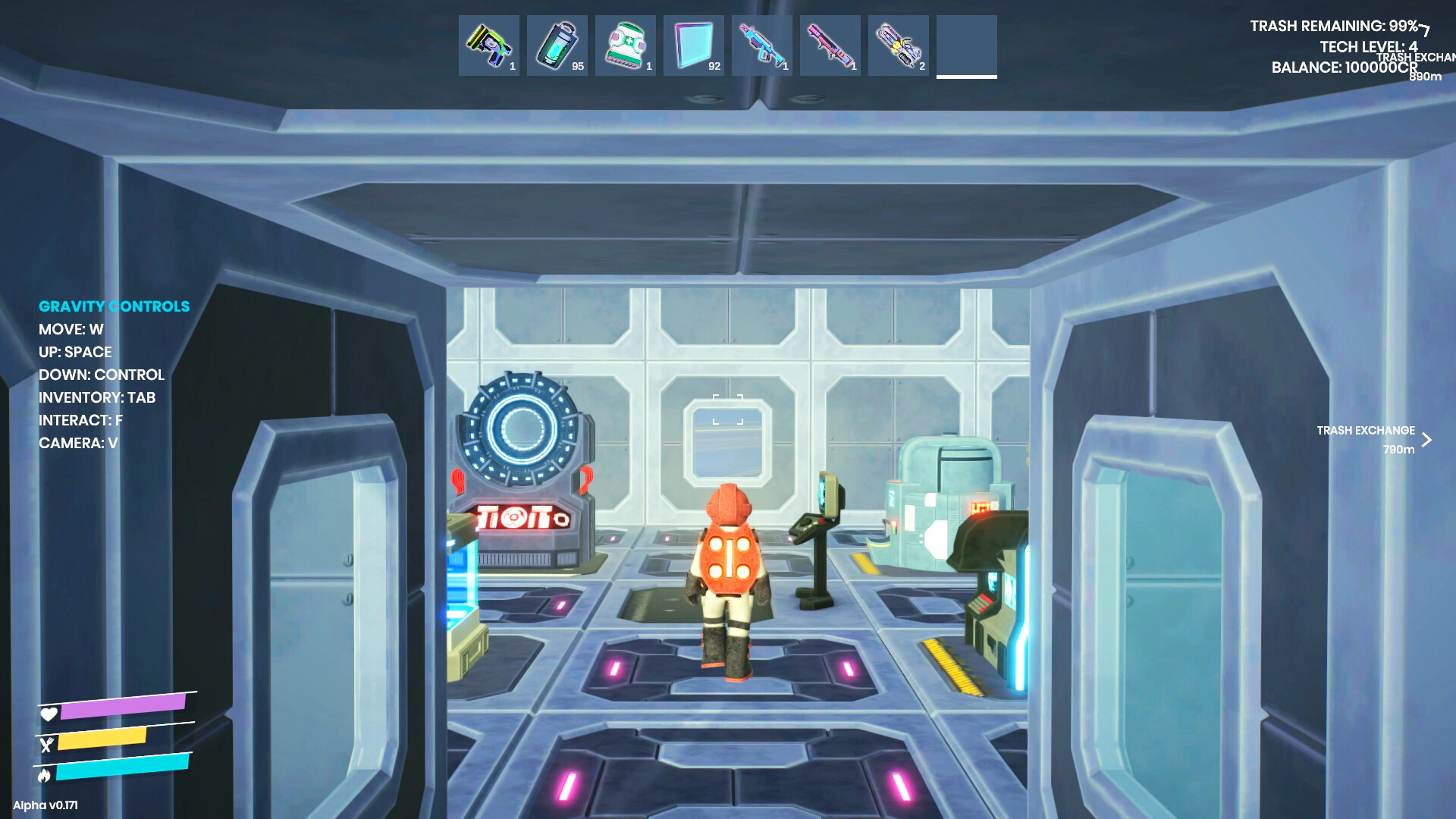Equip the medkit item in hotbar slot three
The width and height of the screenshot is (1456, 819).
tap(625, 45)
